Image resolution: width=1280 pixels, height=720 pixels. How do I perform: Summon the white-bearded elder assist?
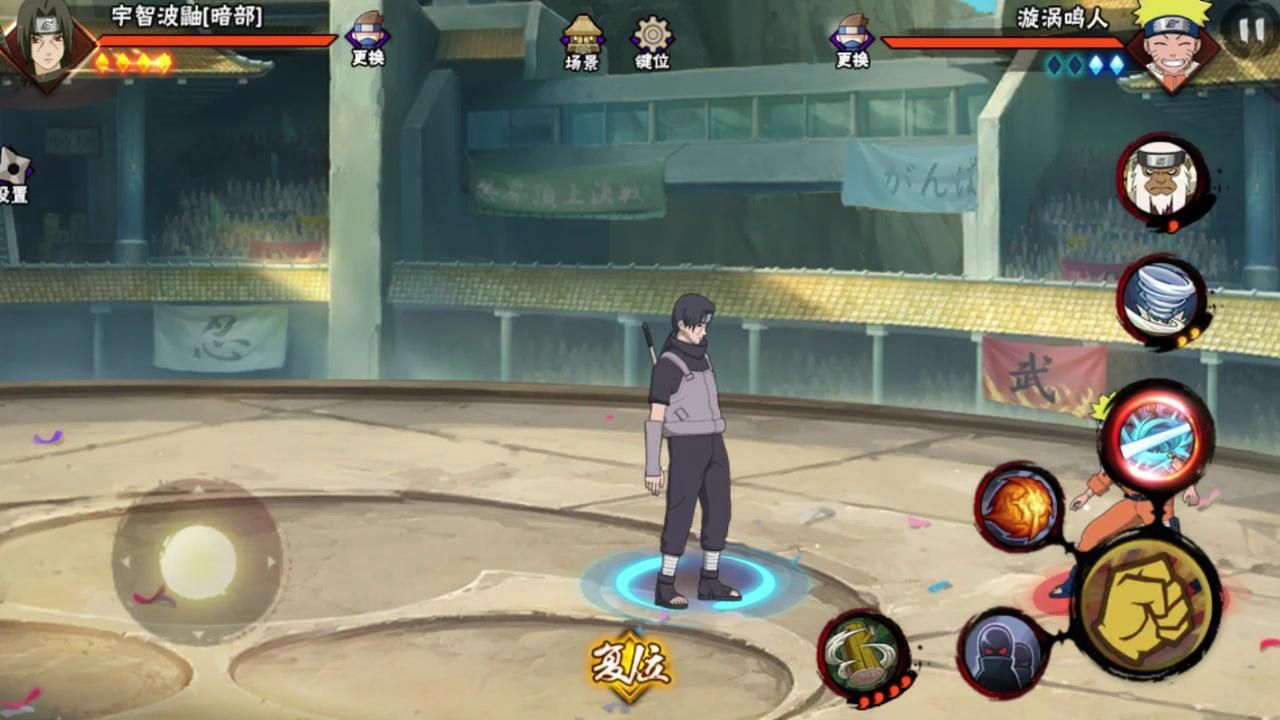1160,179
